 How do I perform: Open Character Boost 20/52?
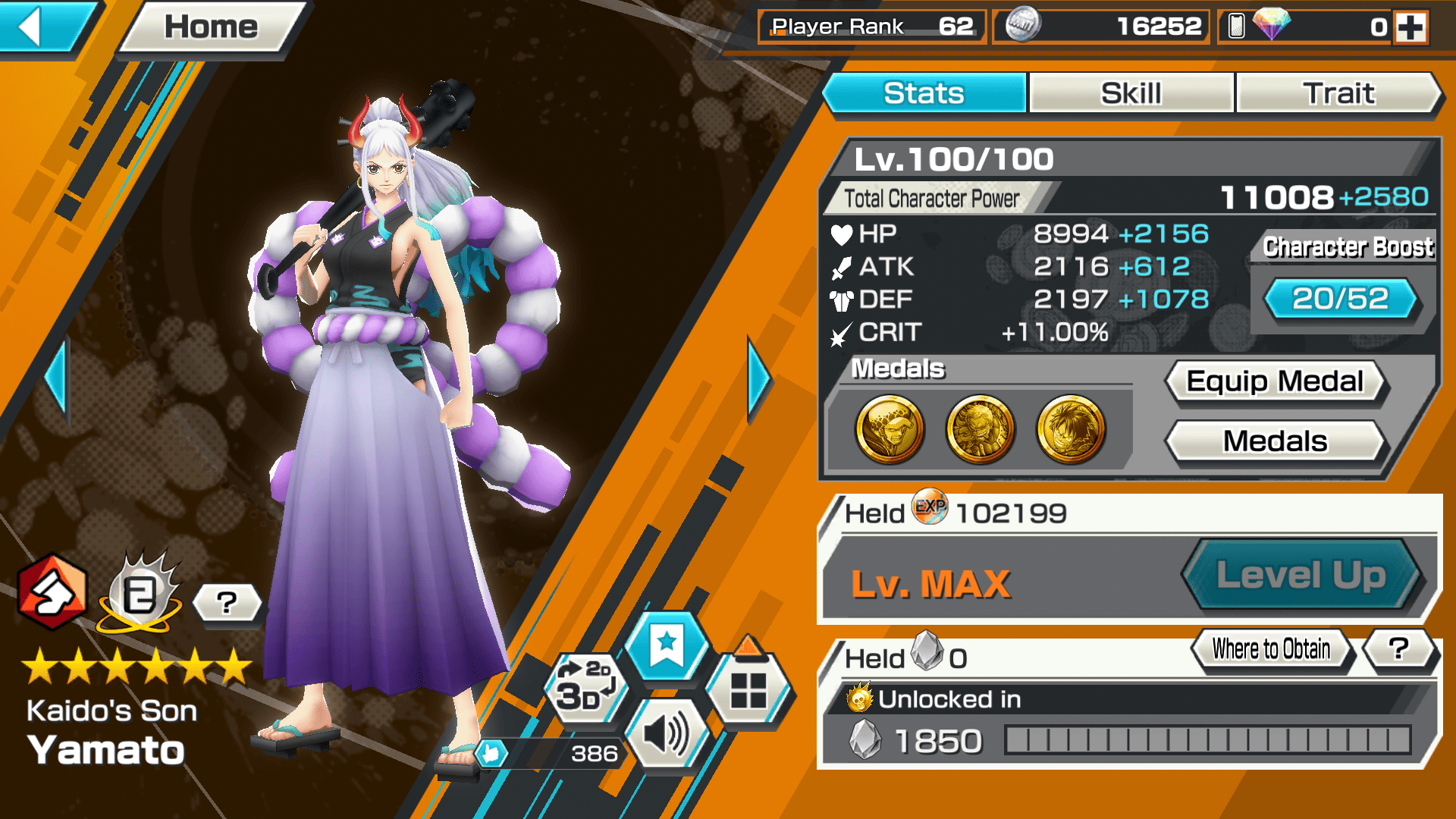(x=1340, y=299)
